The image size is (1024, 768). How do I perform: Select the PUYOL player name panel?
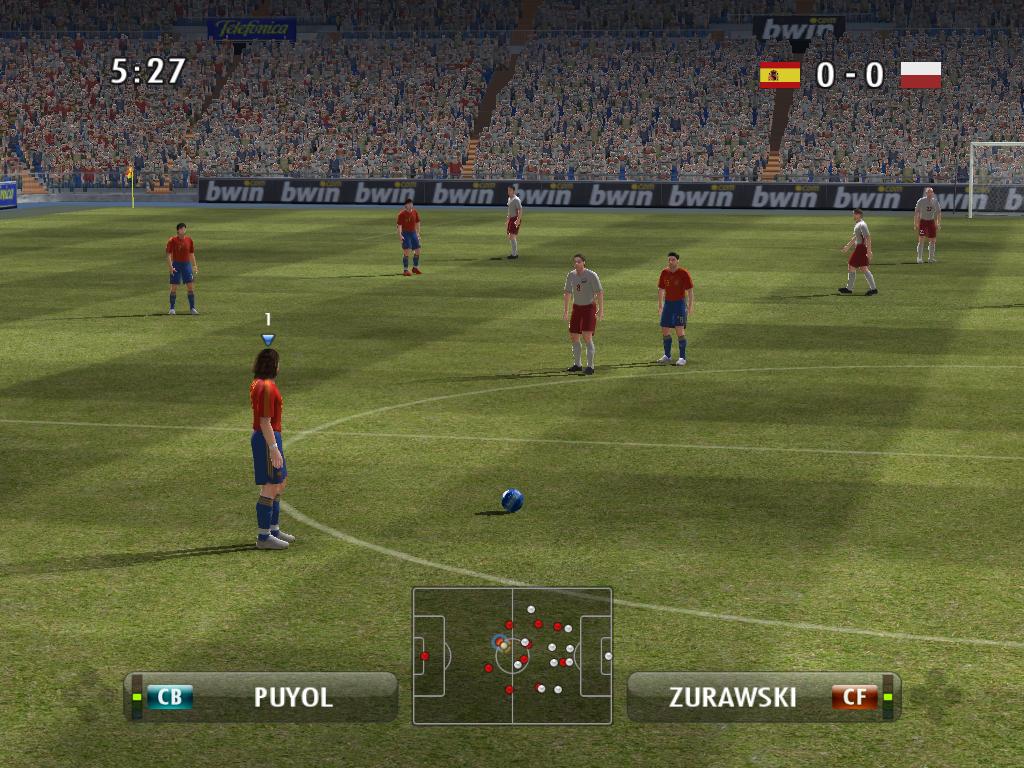(x=262, y=696)
